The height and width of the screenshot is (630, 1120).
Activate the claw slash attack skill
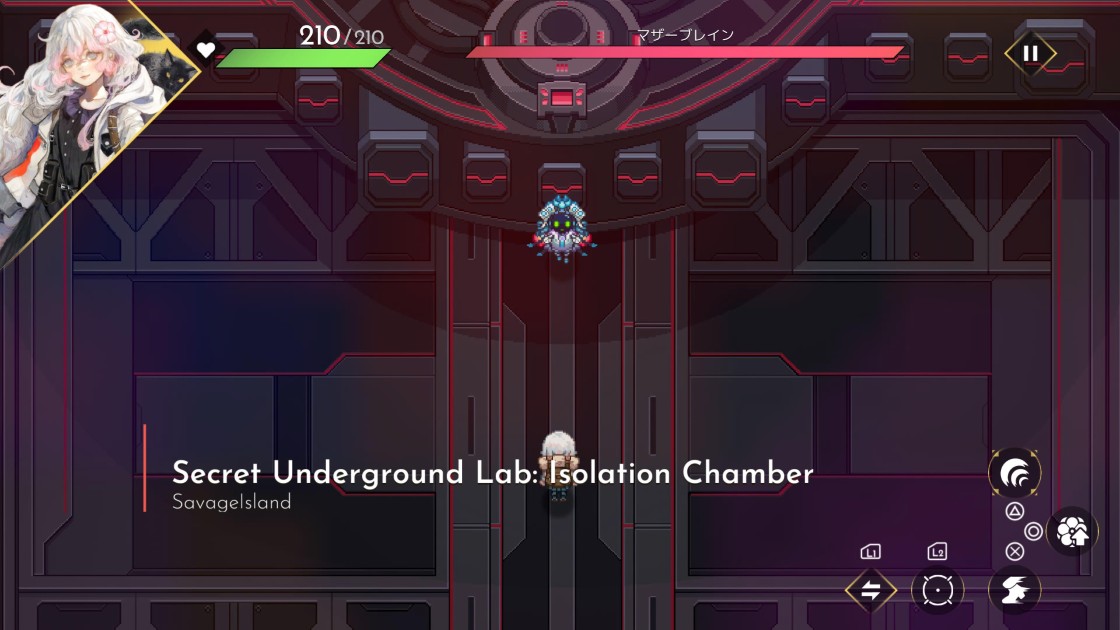(x=1014, y=474)
